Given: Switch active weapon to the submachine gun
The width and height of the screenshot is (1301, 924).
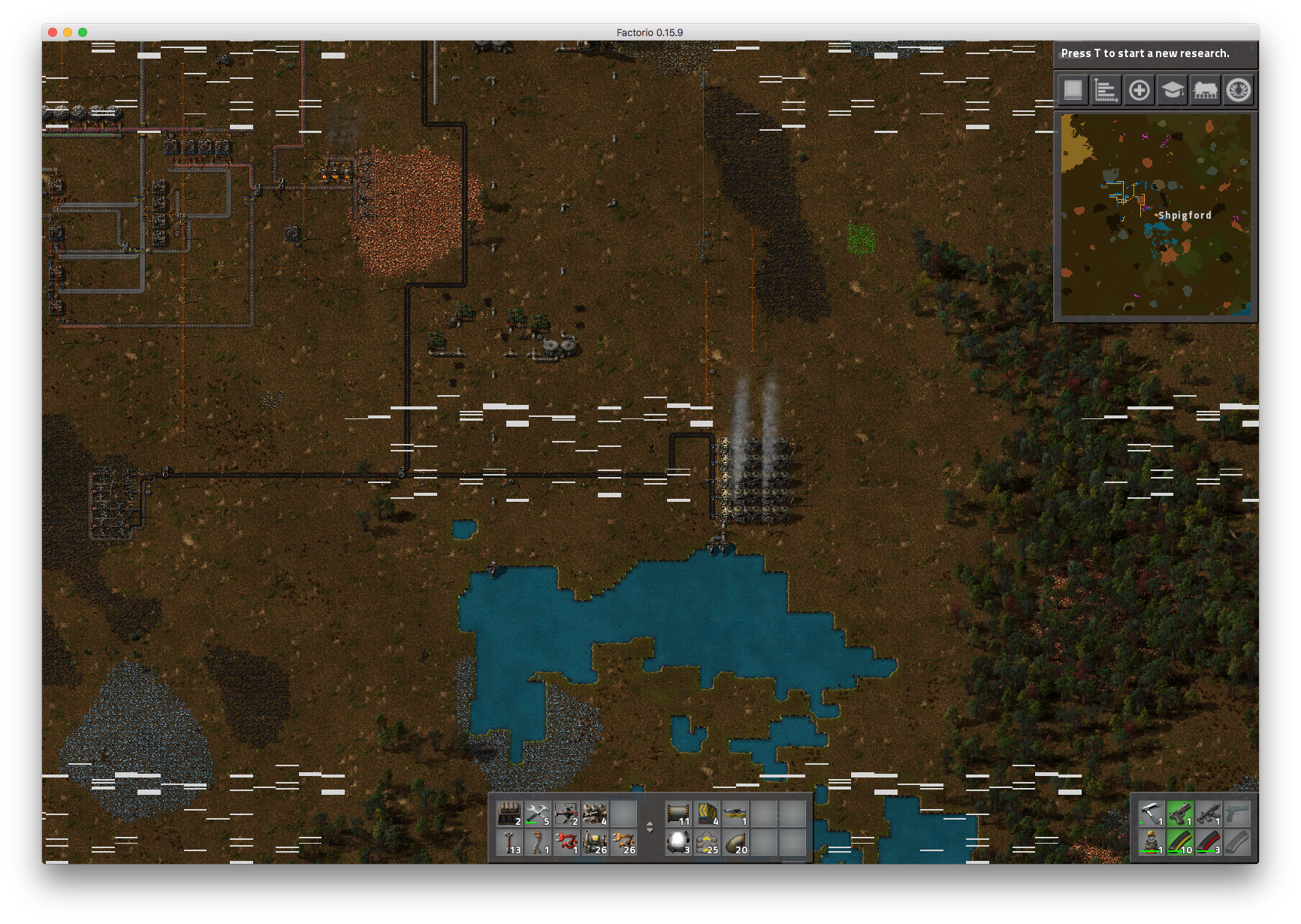Looking at the screenshot, I should (x=1209, y=814).
